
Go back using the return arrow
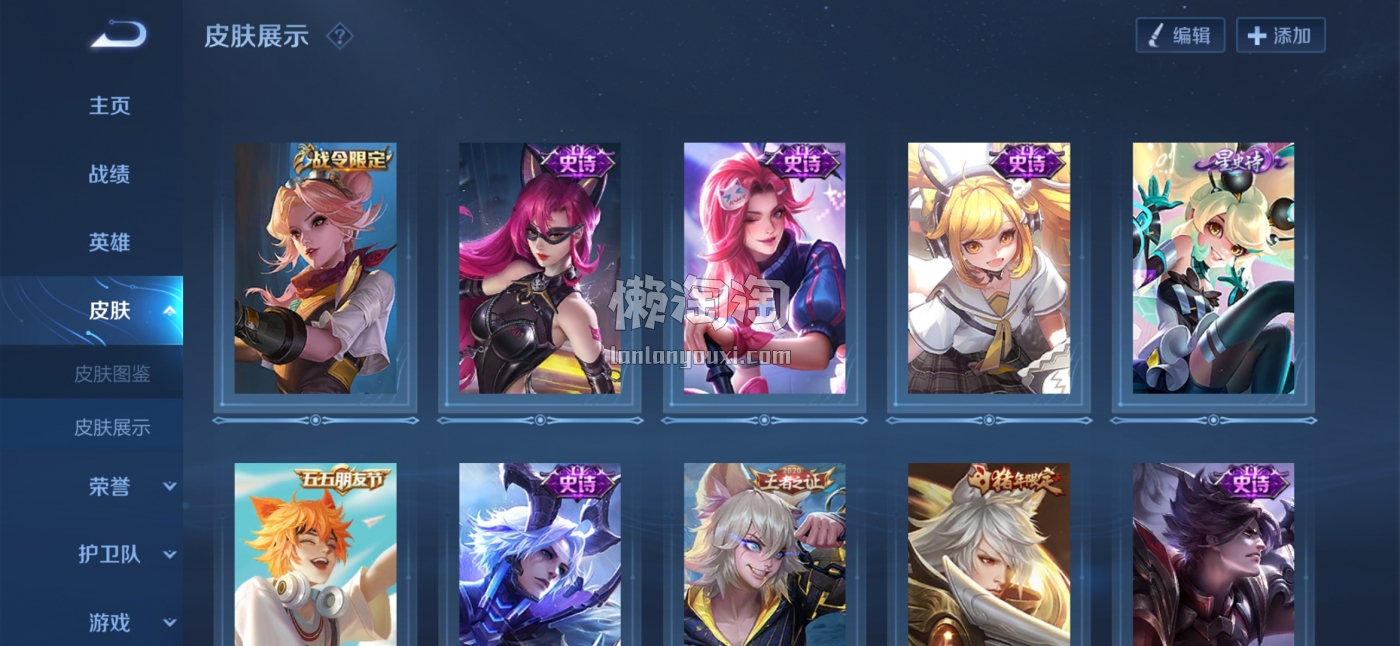[119, 37]
